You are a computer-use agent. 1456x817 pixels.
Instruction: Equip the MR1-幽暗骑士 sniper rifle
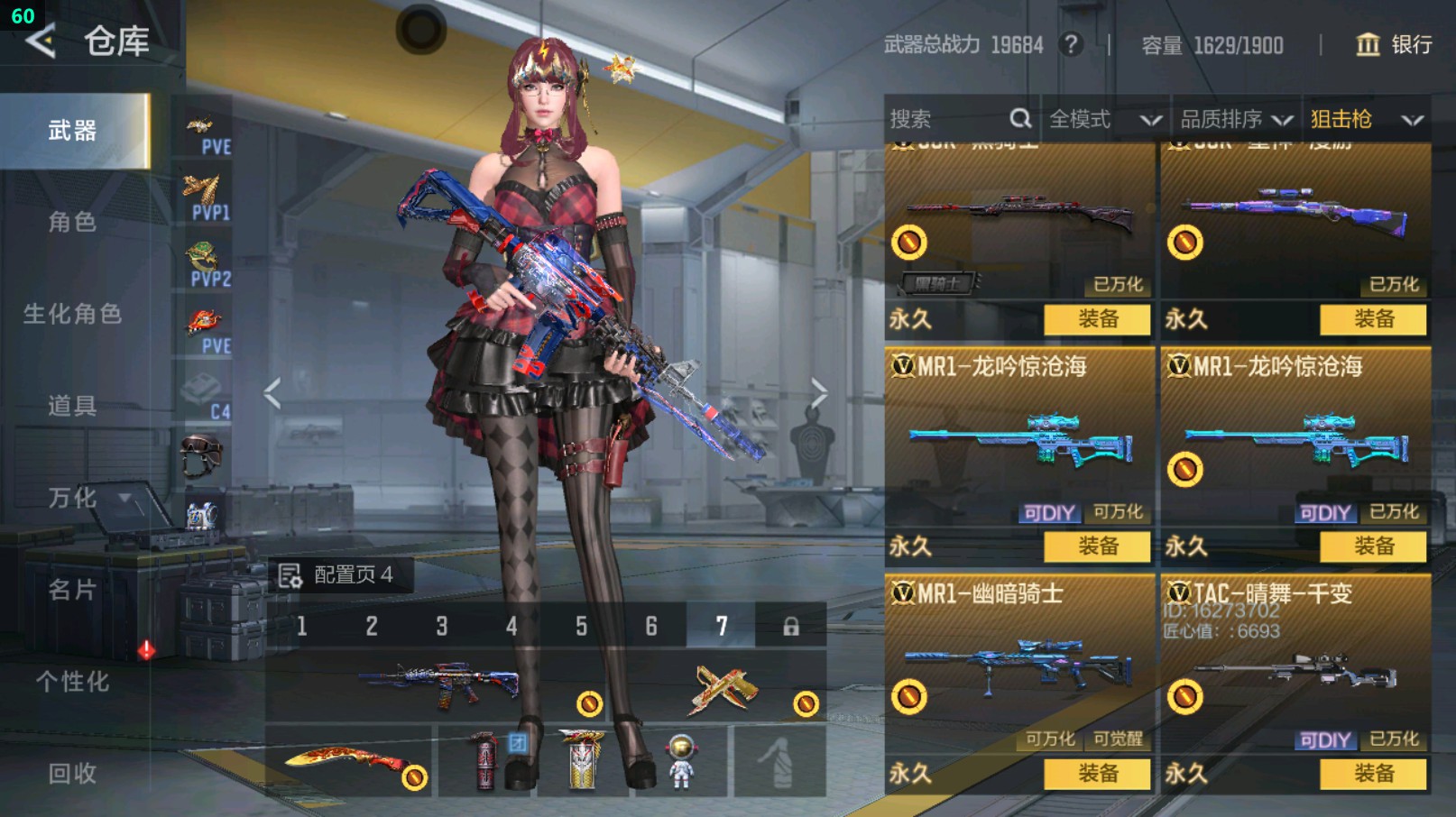click(1097, 773)
